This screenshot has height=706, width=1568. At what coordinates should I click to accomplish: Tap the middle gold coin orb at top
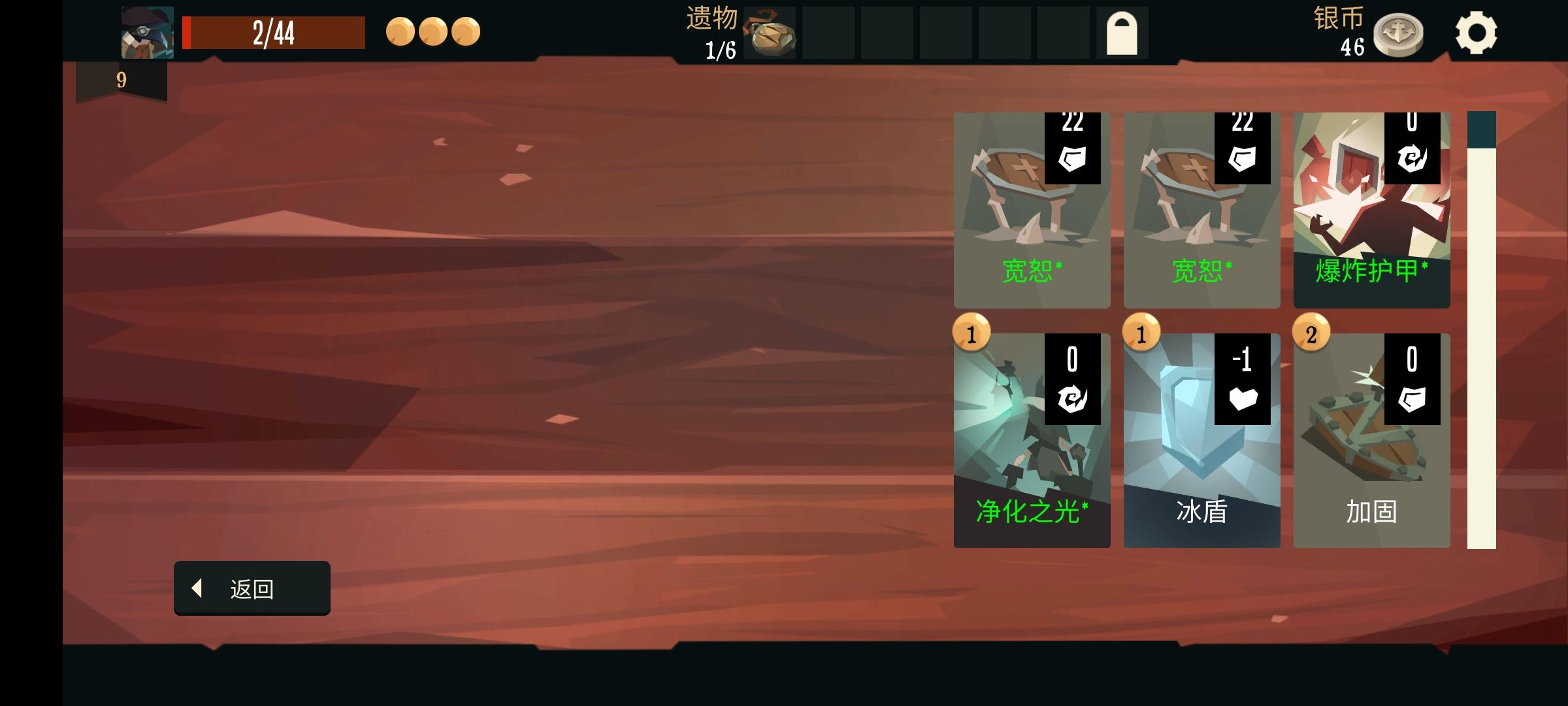tap(434, 31)
